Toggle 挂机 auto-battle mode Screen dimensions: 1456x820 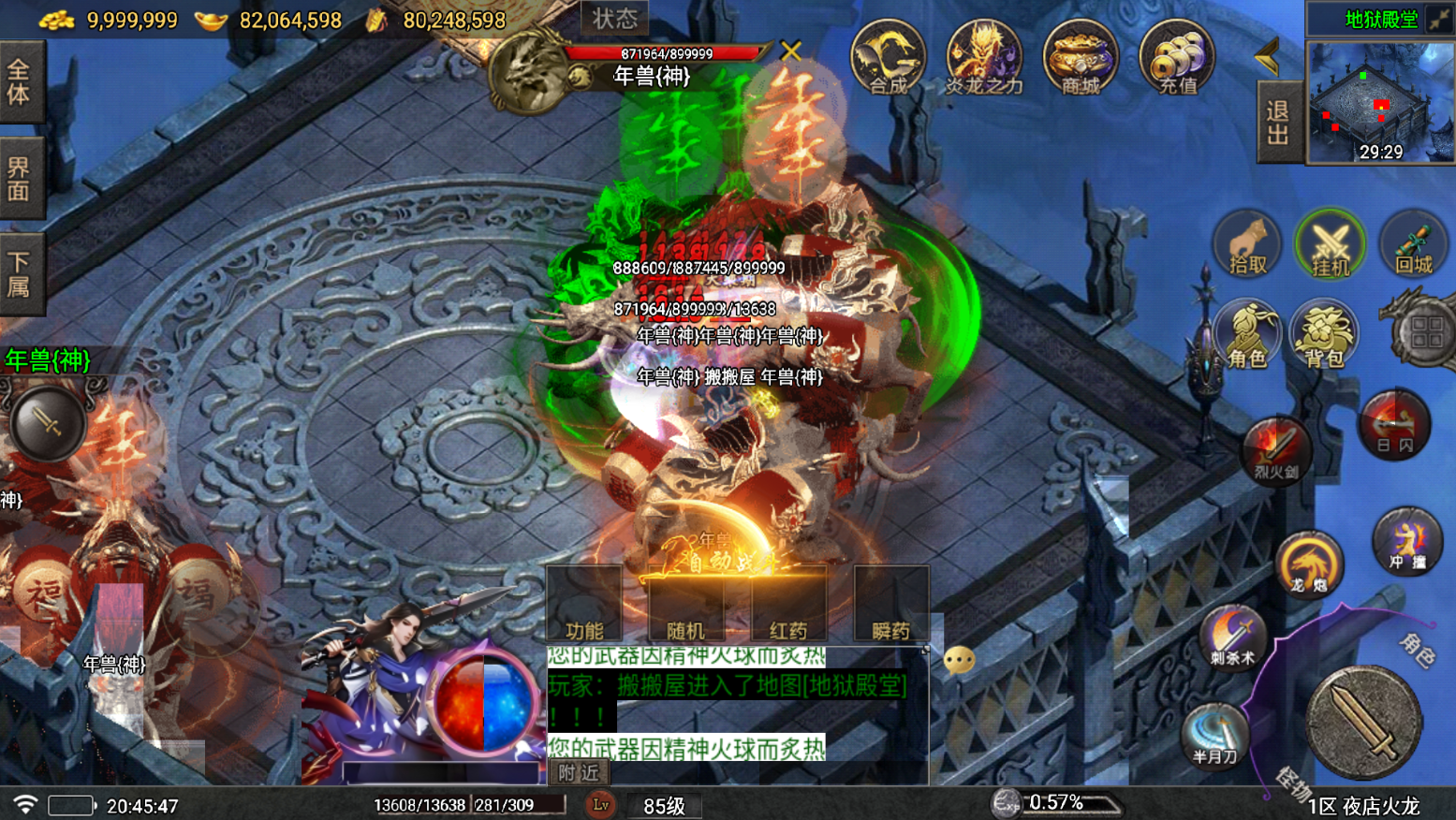[1330, 244]
